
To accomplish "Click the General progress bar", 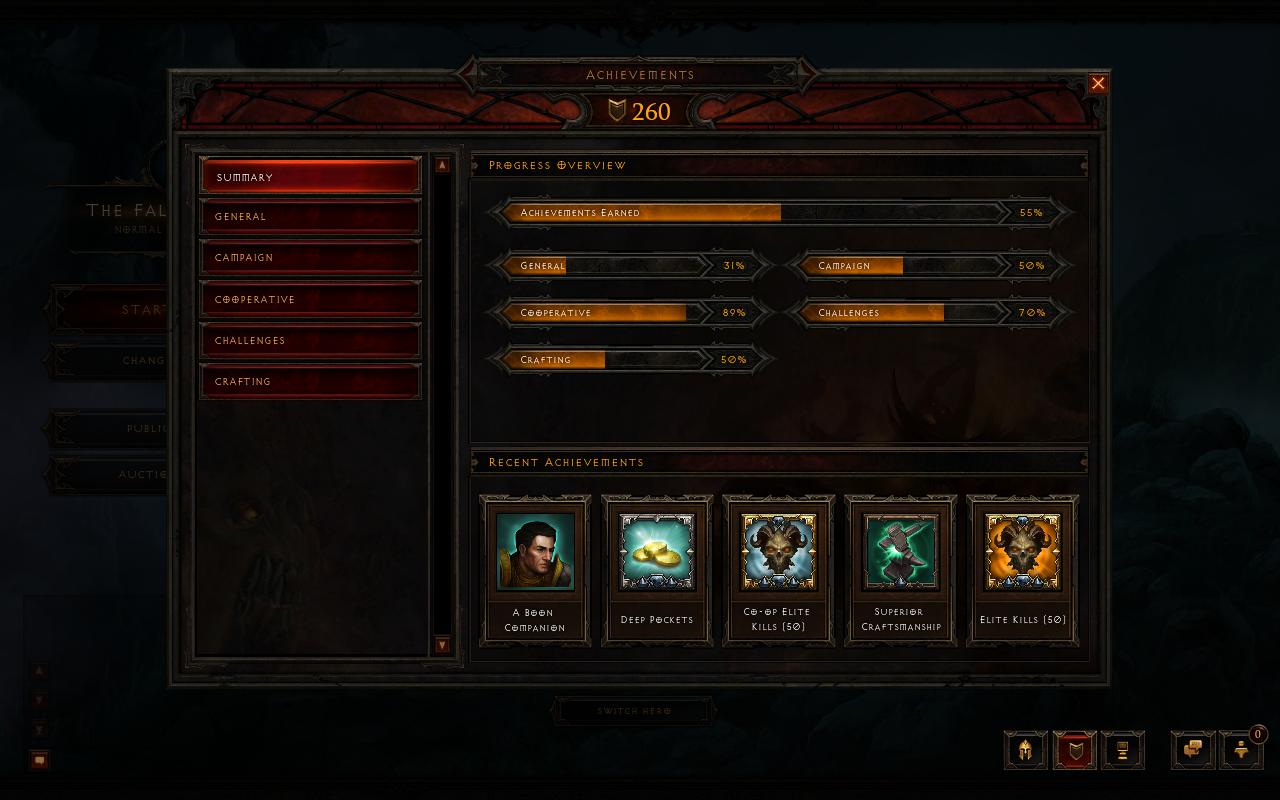I will [x=630, y=266].
